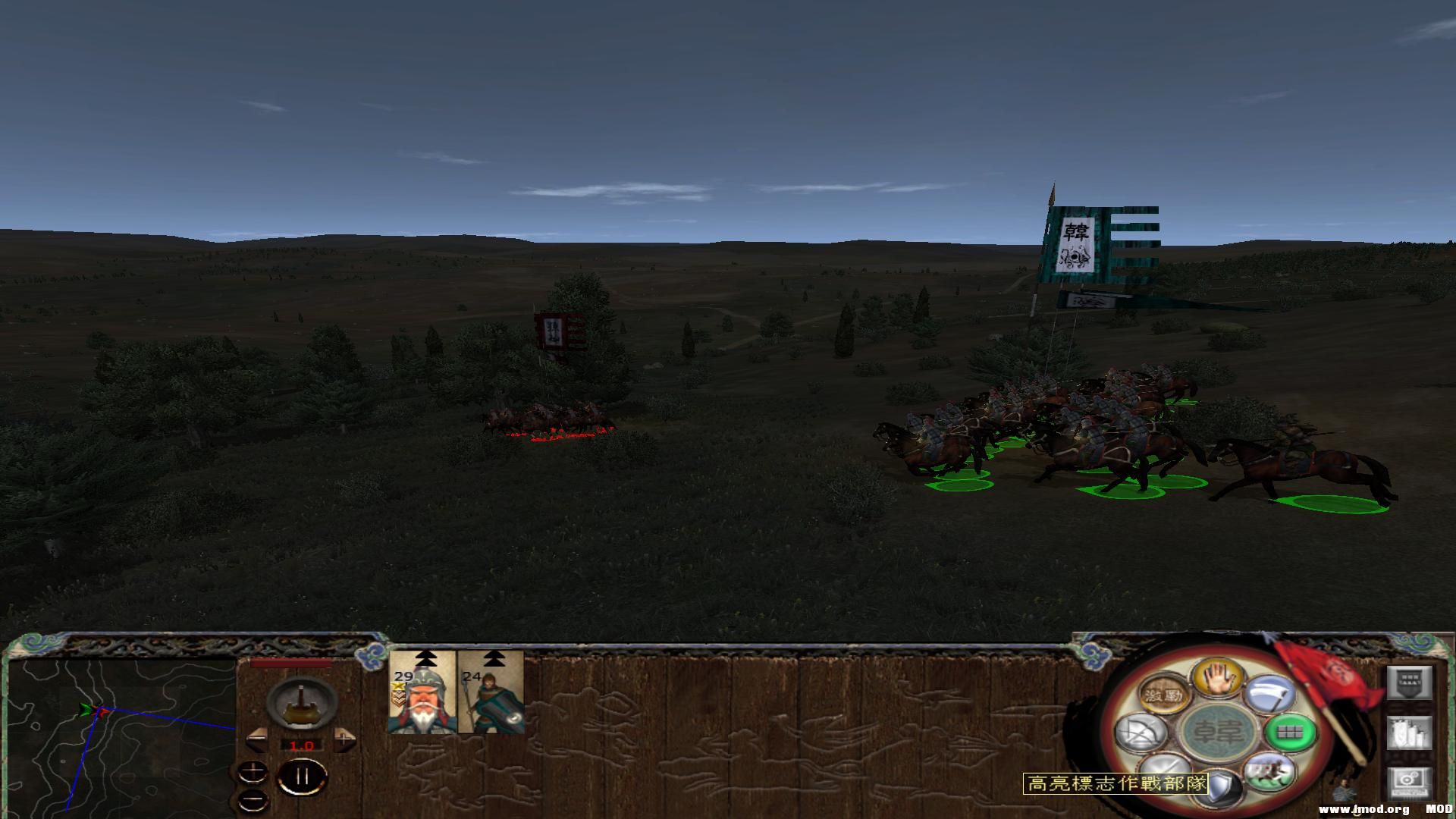
Task: Click the minus button below the plus control
Action: (x=253, y=799)
